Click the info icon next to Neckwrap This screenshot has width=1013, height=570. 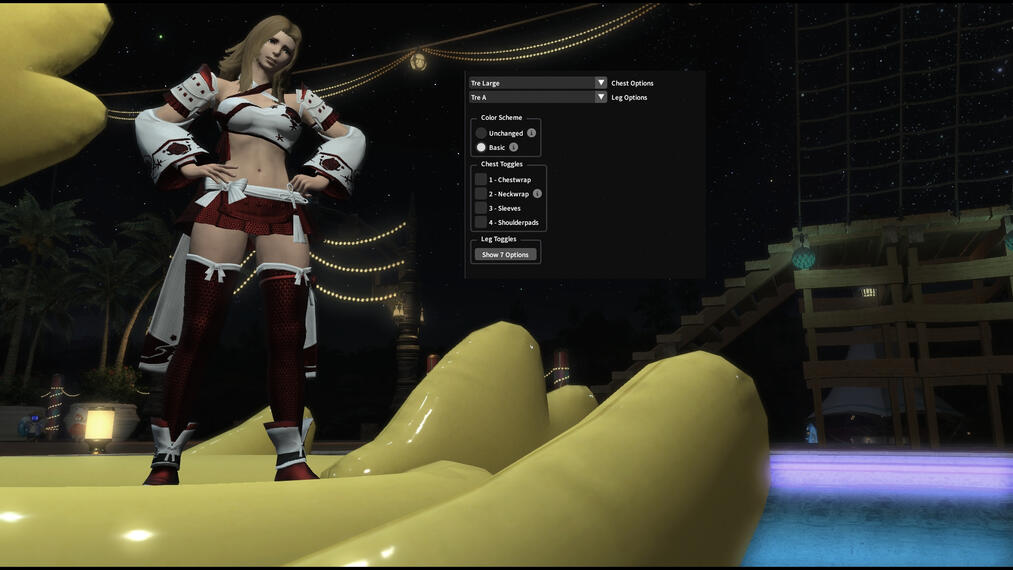coord(538,194)
